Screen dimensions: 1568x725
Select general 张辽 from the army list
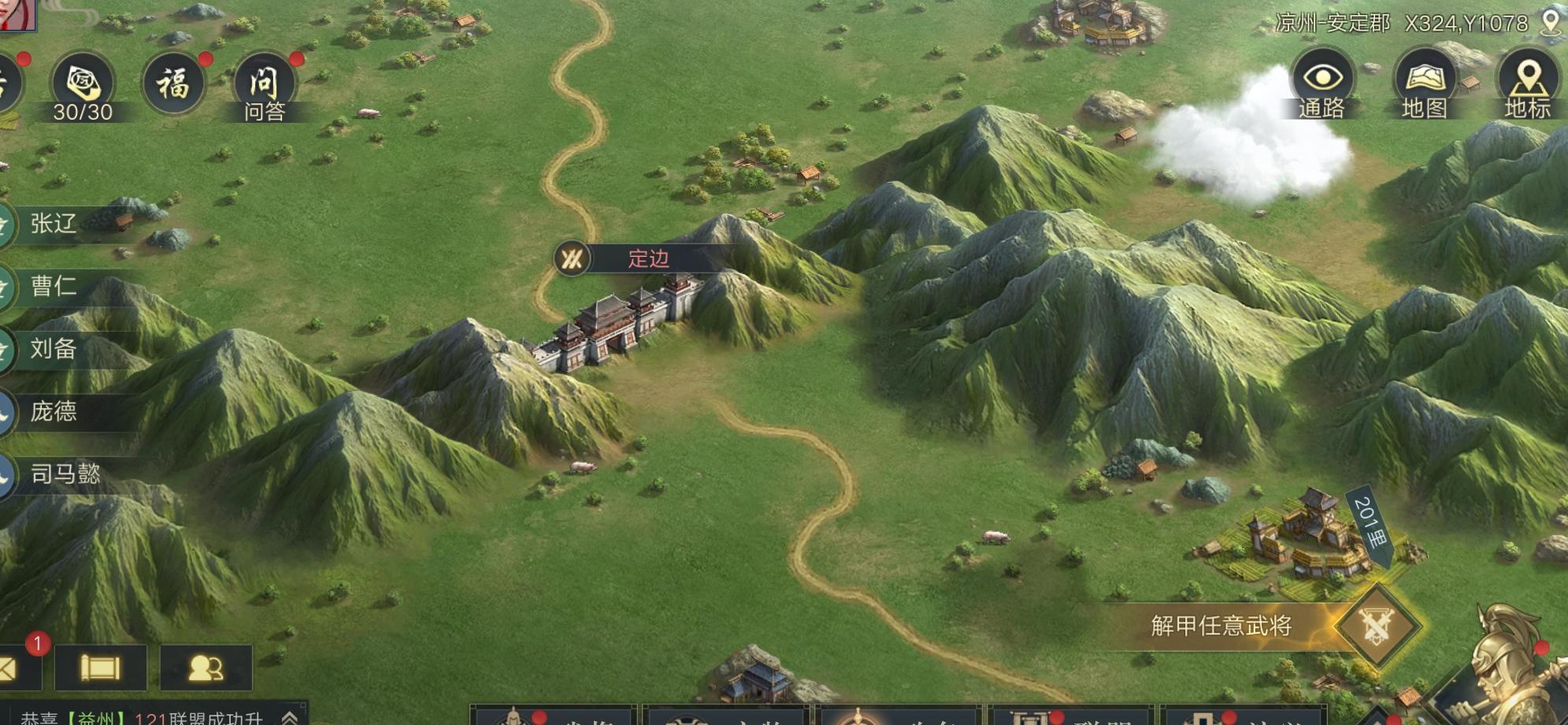pos(54,224)
